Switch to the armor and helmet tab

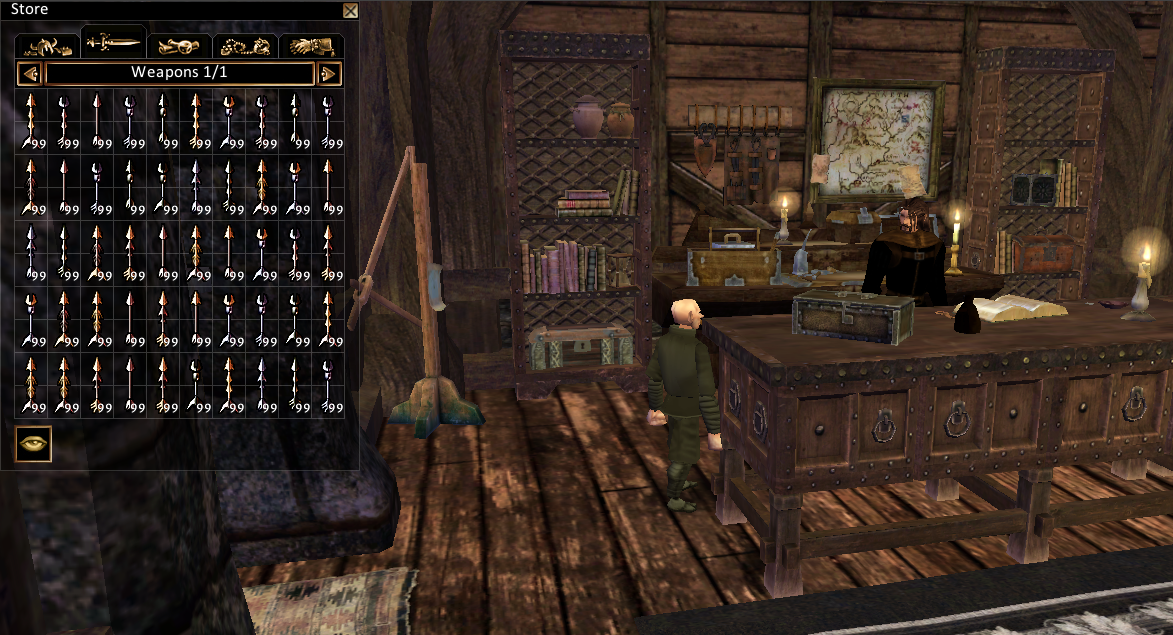[49, 46]
